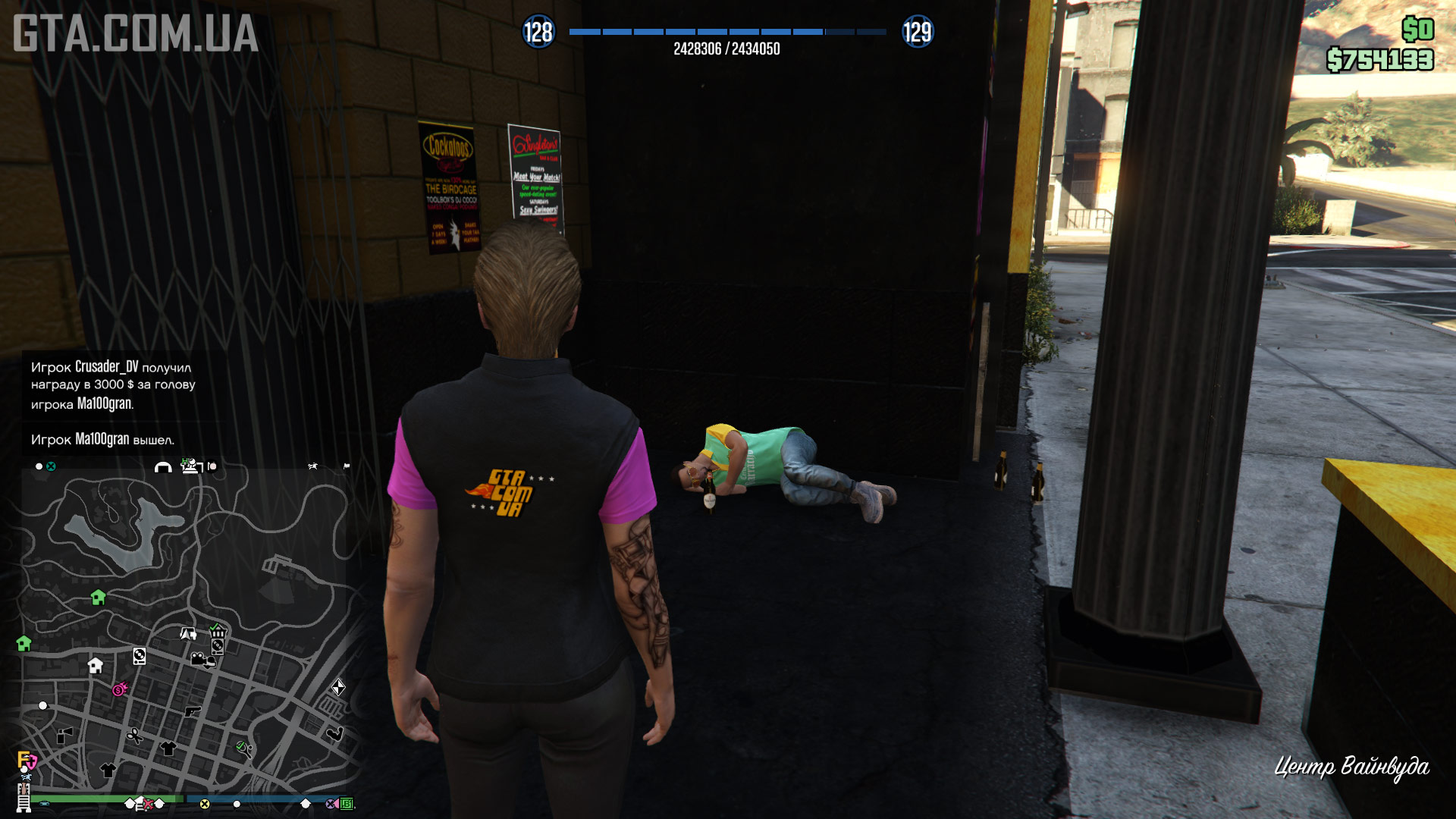Click the white house blip on the minimap

click(96, 666)
